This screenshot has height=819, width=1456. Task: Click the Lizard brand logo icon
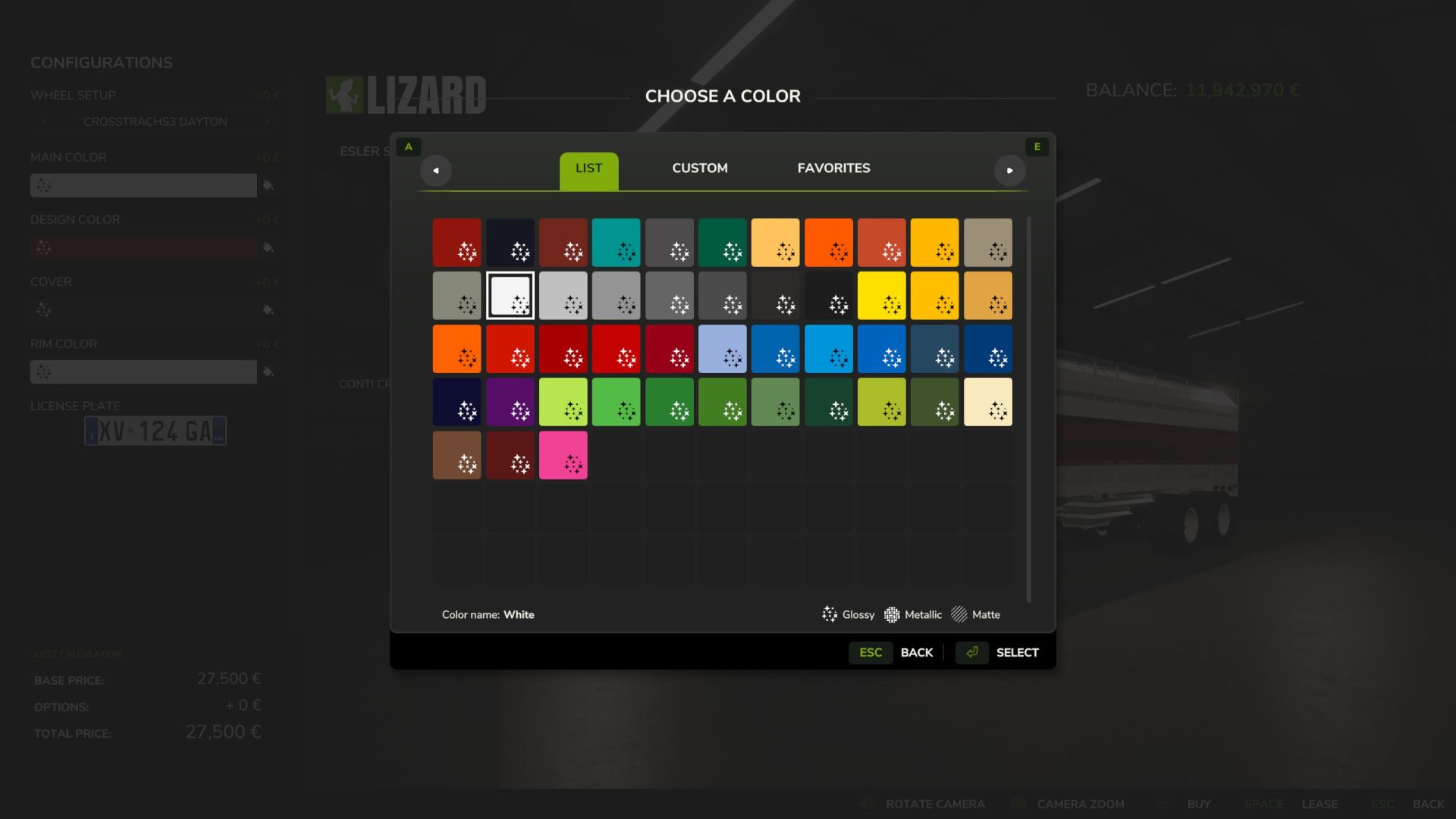tap(346, 95)
